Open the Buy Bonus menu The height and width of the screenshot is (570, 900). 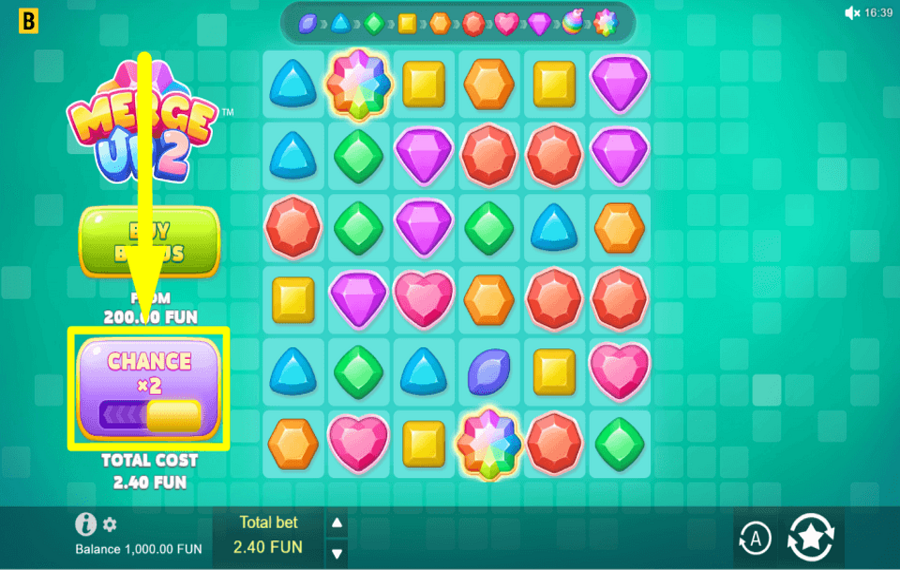pyautogui.click(x=149, y=243)
